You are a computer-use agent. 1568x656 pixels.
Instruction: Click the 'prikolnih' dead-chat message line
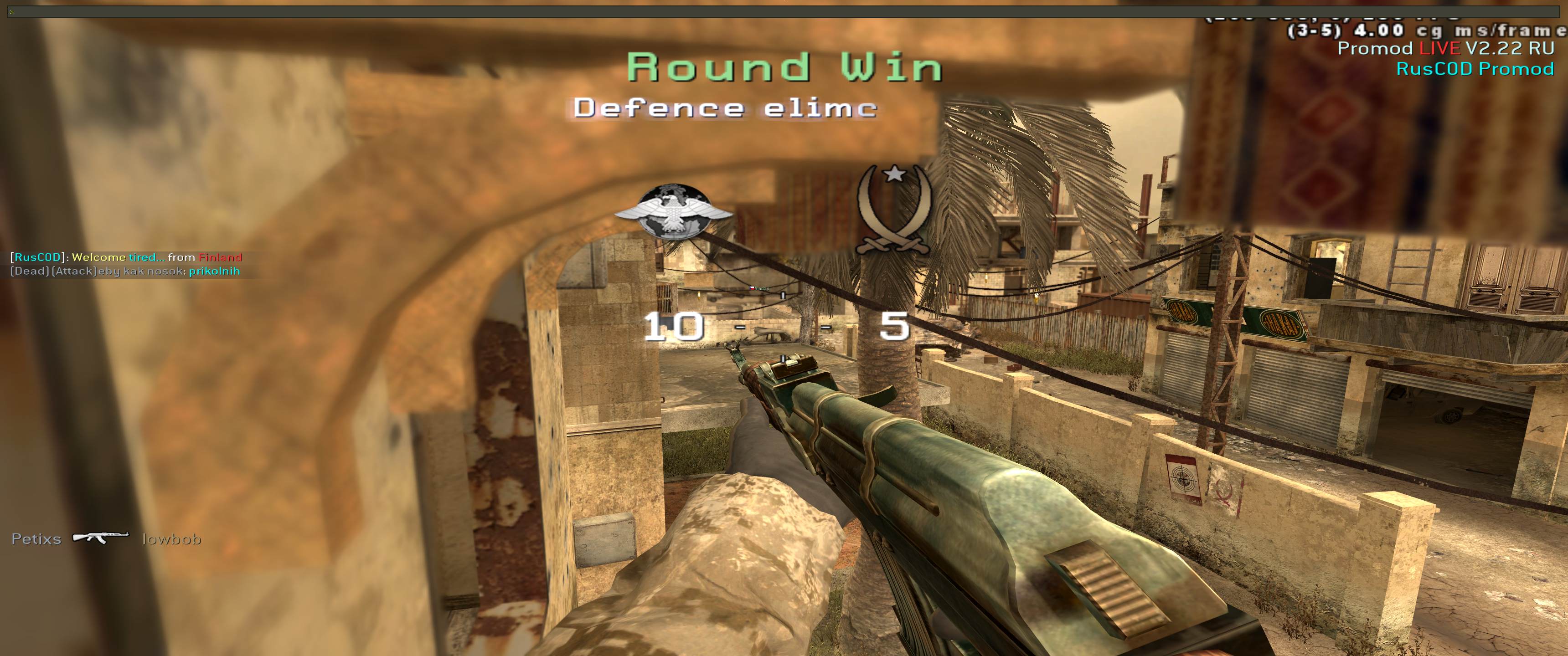(125, 272)
